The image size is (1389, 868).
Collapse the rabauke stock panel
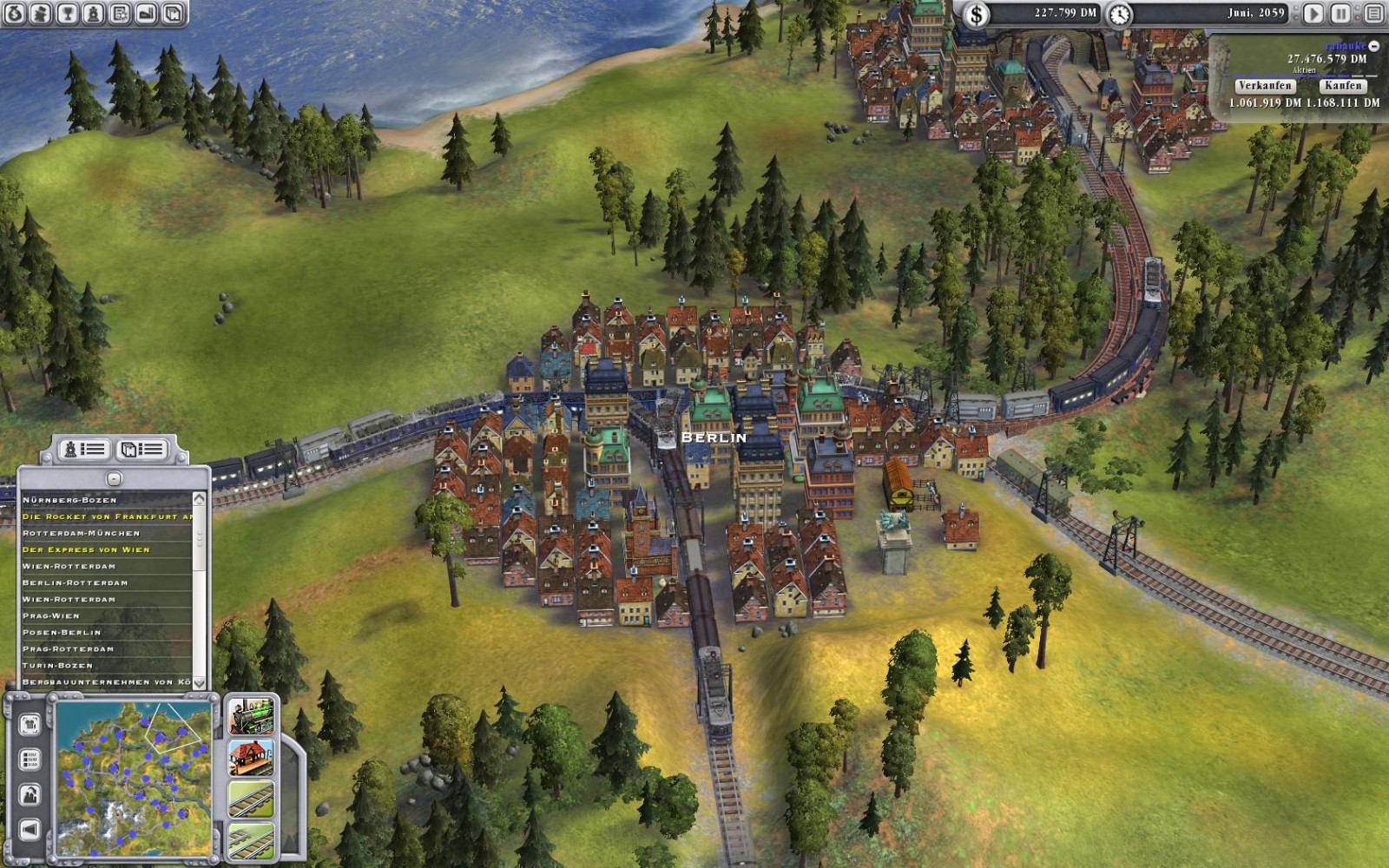pos(1373,46)
